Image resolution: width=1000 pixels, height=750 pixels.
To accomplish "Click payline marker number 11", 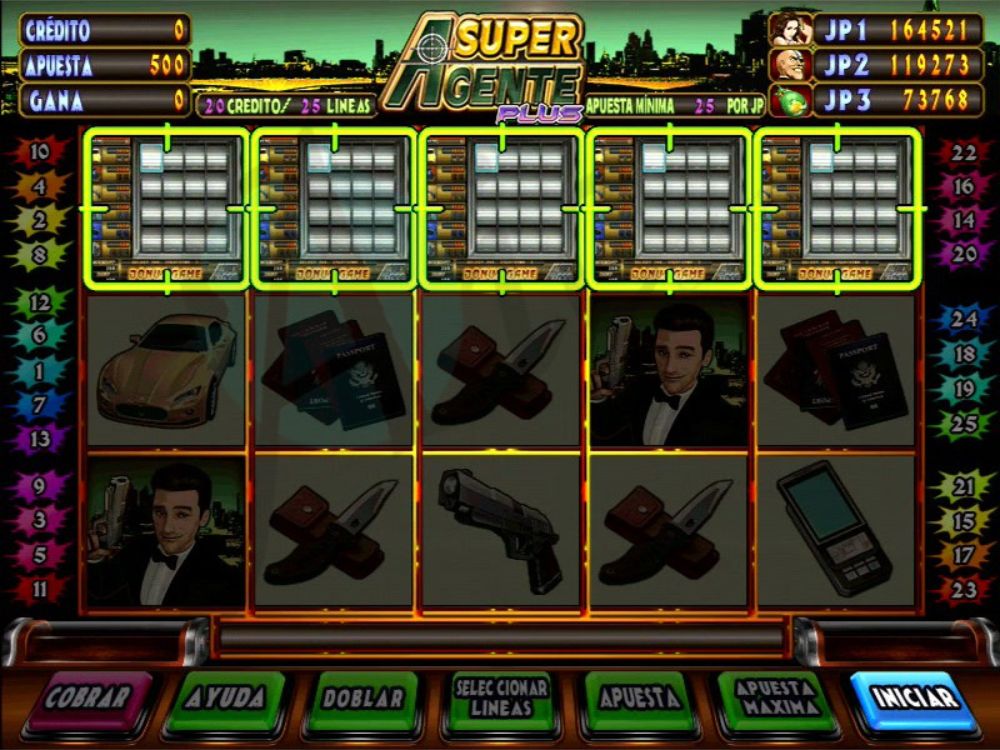I will pos(40,589).
